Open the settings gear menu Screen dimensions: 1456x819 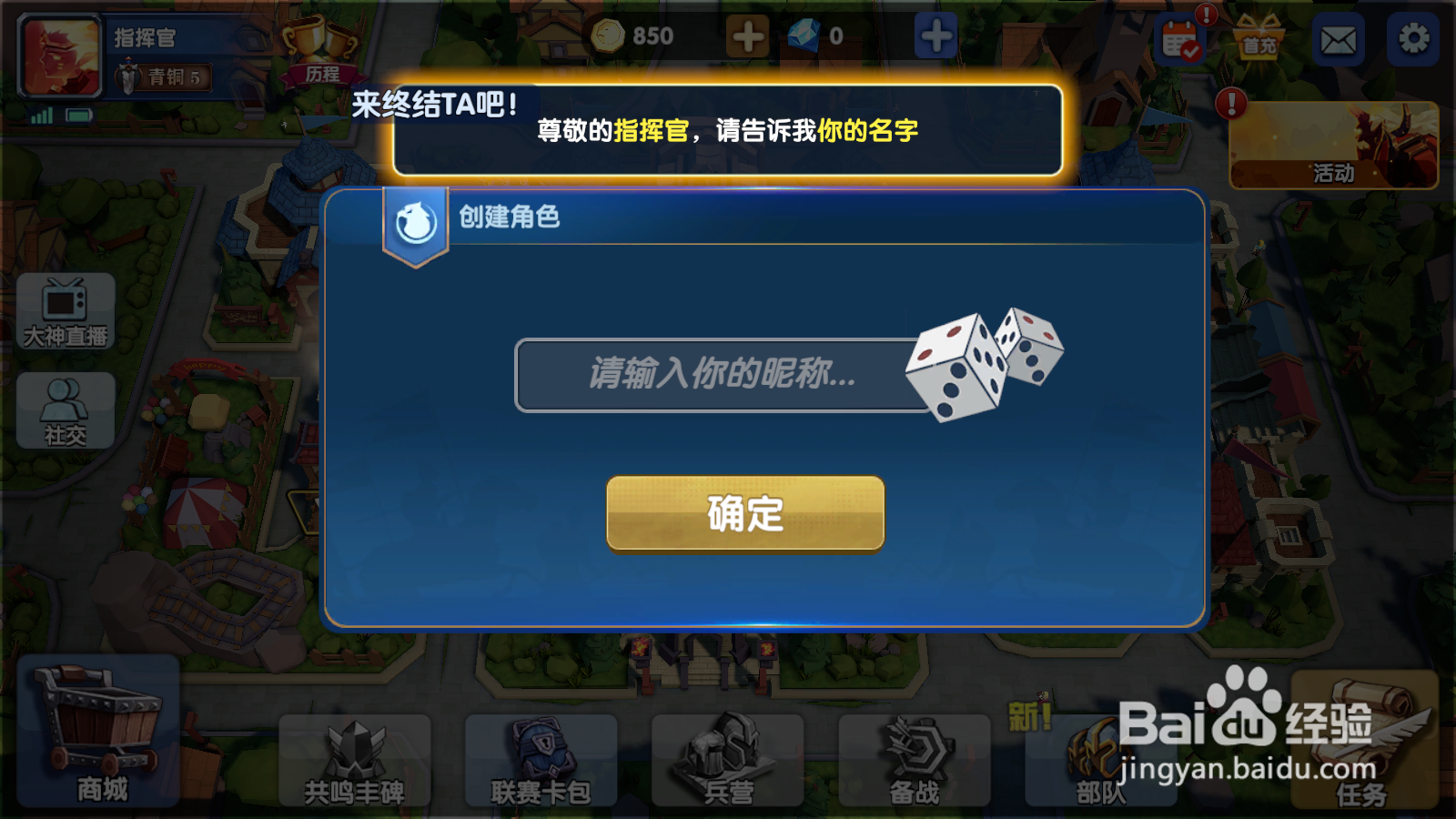pos(1414,36)
